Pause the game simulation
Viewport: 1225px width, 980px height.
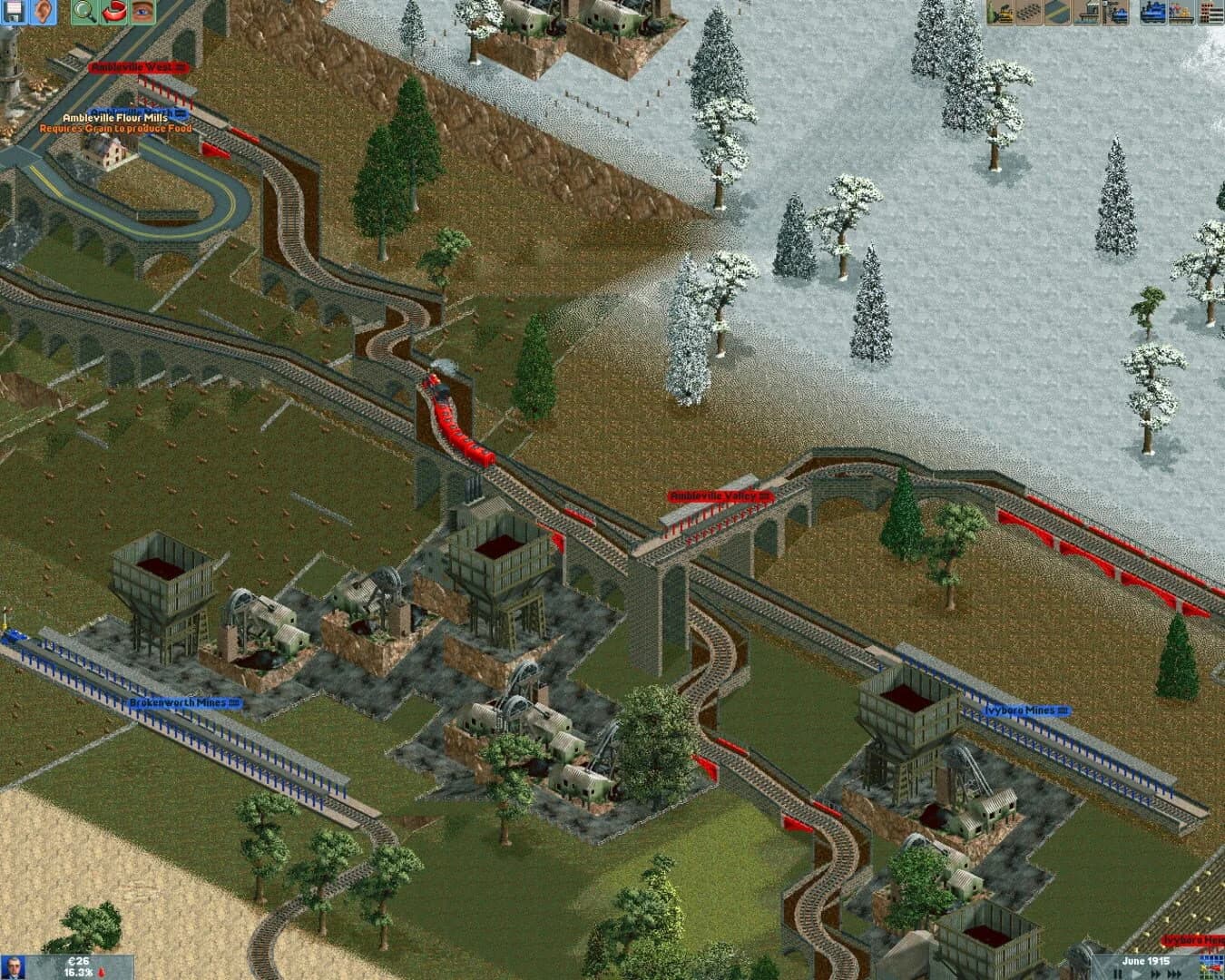(x=1118, y=973)
